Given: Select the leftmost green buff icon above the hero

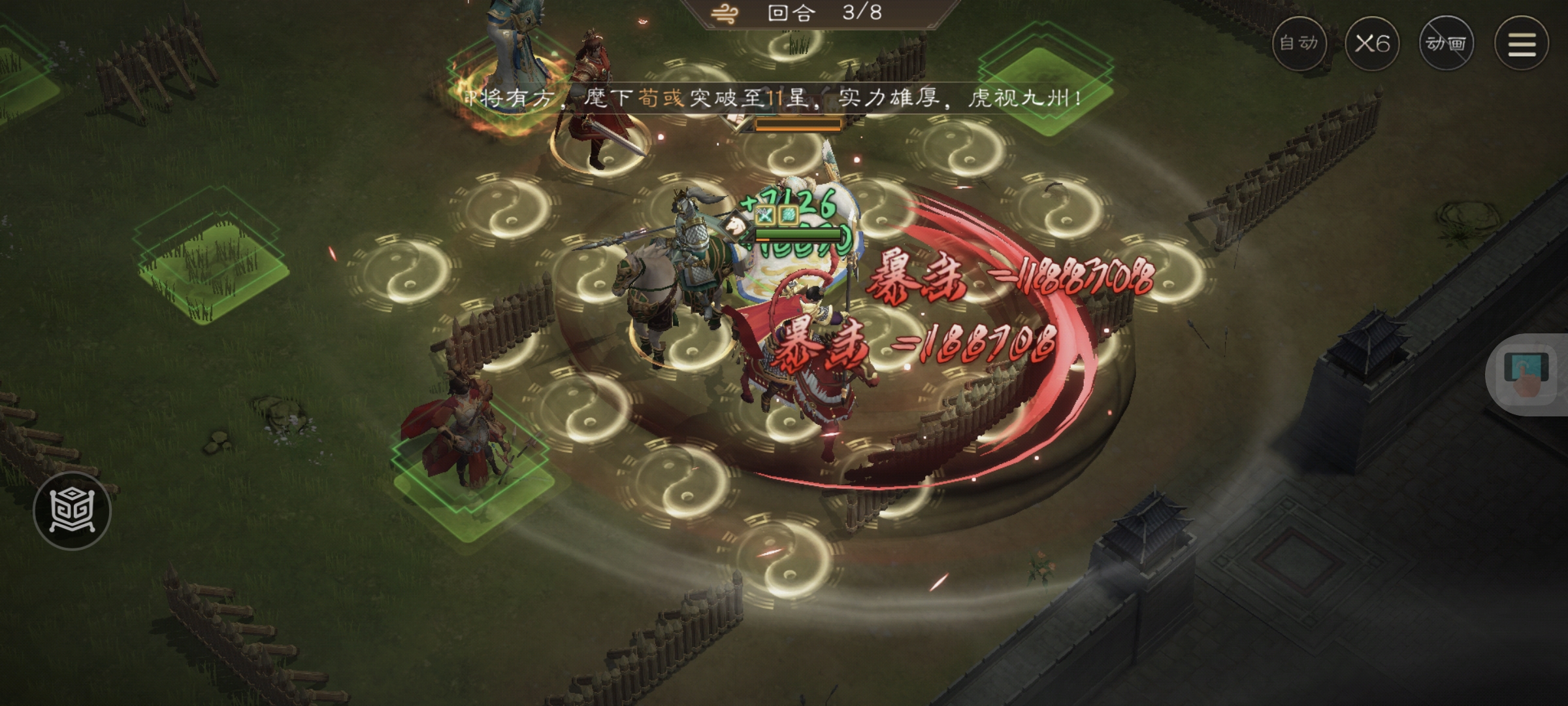Looking at the screenshot, I should (764, 216).
